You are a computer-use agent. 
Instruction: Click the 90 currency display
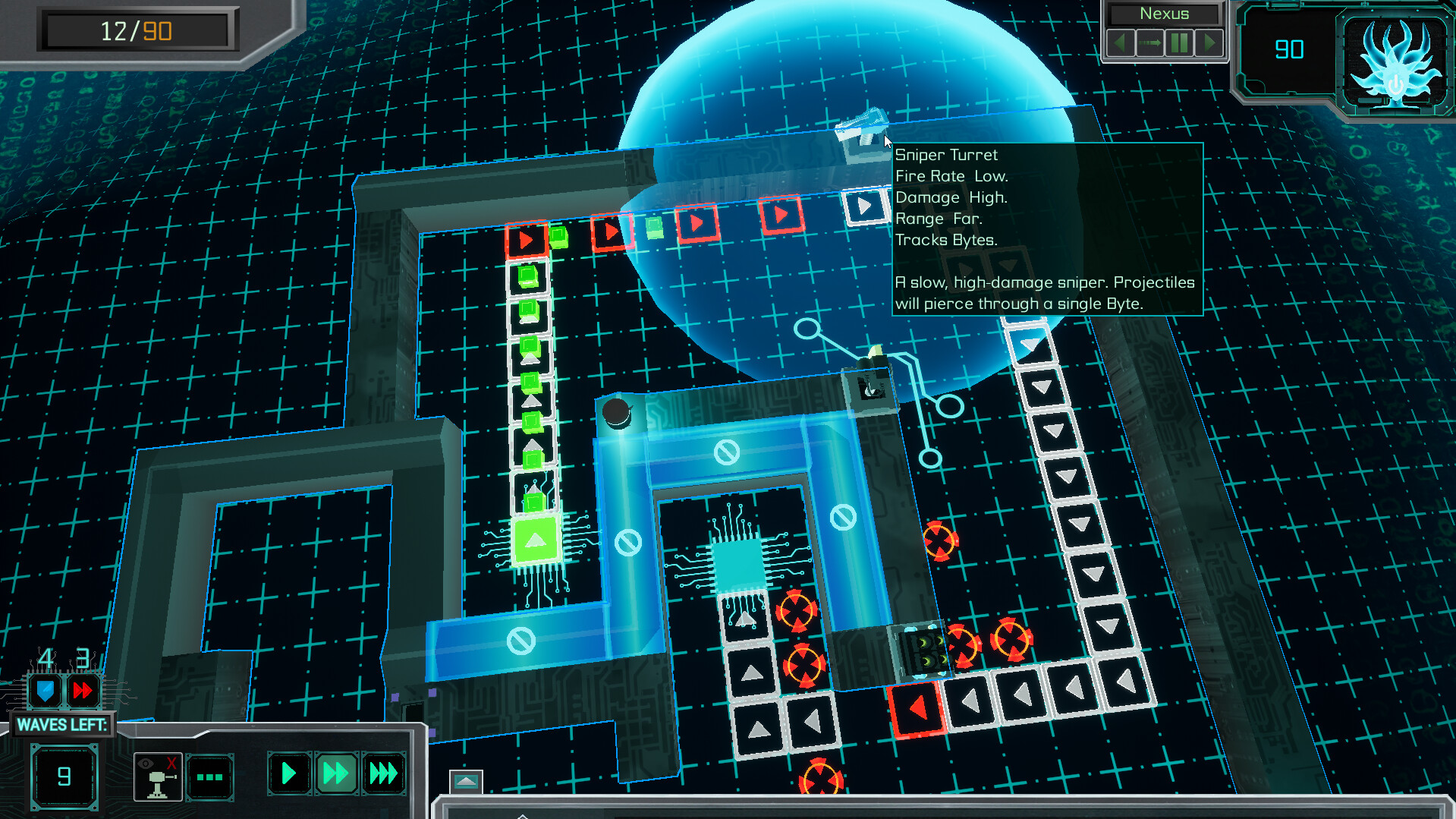1291,49
